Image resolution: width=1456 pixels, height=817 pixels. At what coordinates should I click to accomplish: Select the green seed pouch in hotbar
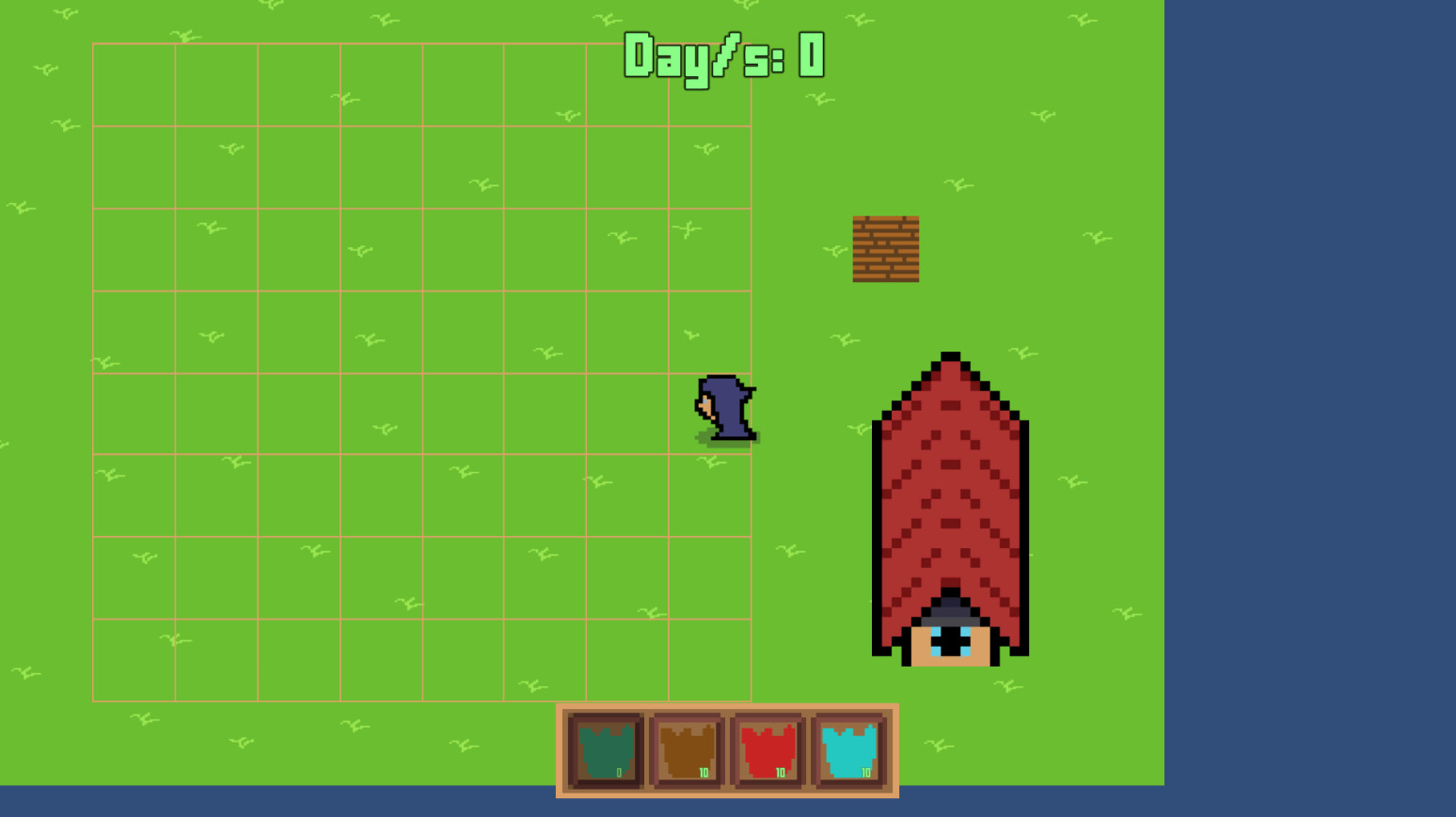605,749
